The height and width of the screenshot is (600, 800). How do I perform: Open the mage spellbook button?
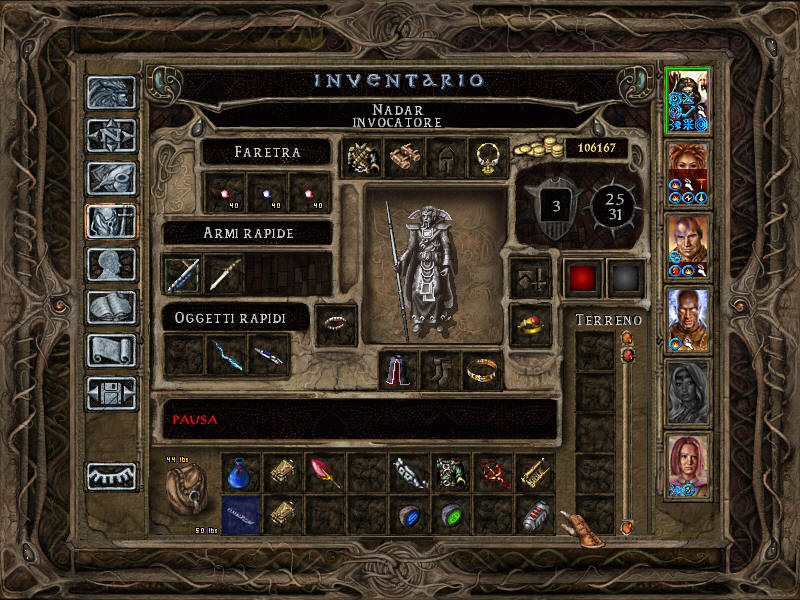(111, 307)
